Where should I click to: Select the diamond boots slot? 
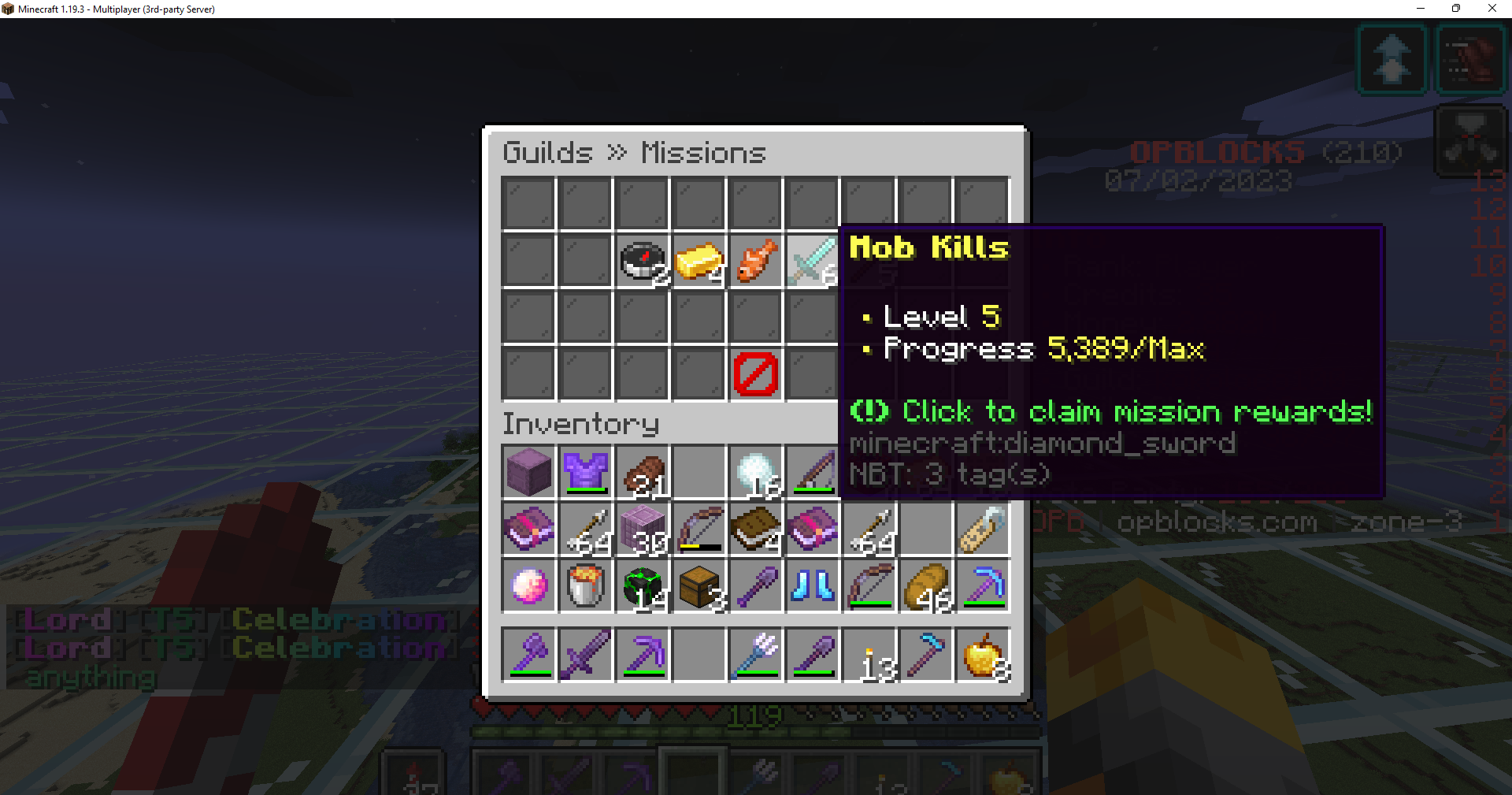[812, 585]
